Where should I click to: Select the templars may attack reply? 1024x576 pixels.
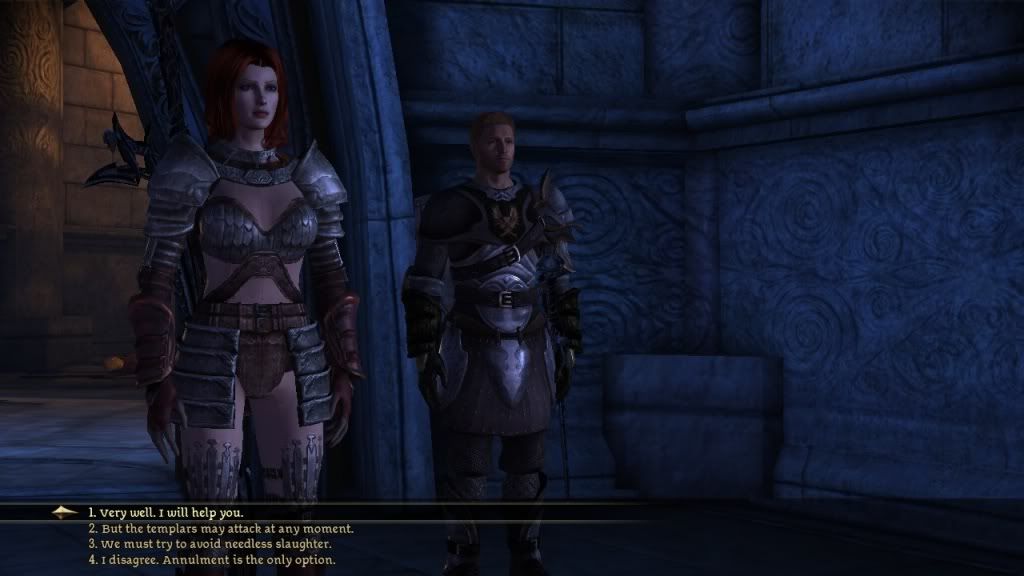click(220, 528)
